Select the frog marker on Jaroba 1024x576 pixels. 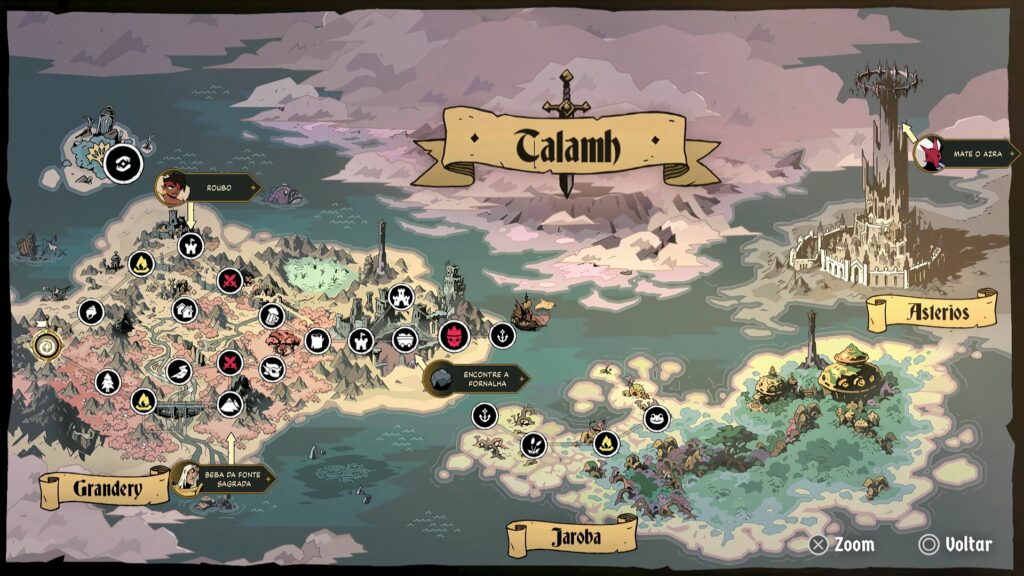tap(657, 417)
